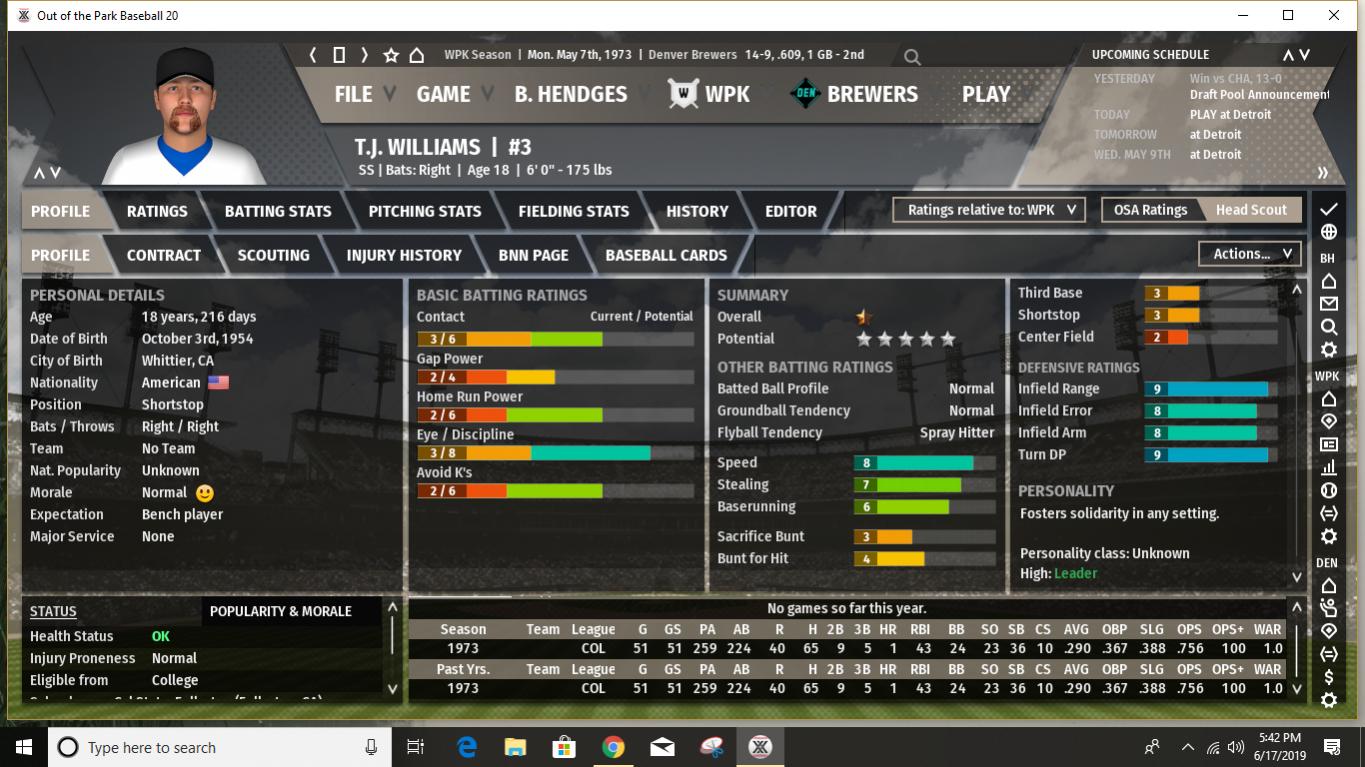Screen dimensions: 1365x767
Task: Switch to the RATINGS tab
Action: tap(157, 211)
